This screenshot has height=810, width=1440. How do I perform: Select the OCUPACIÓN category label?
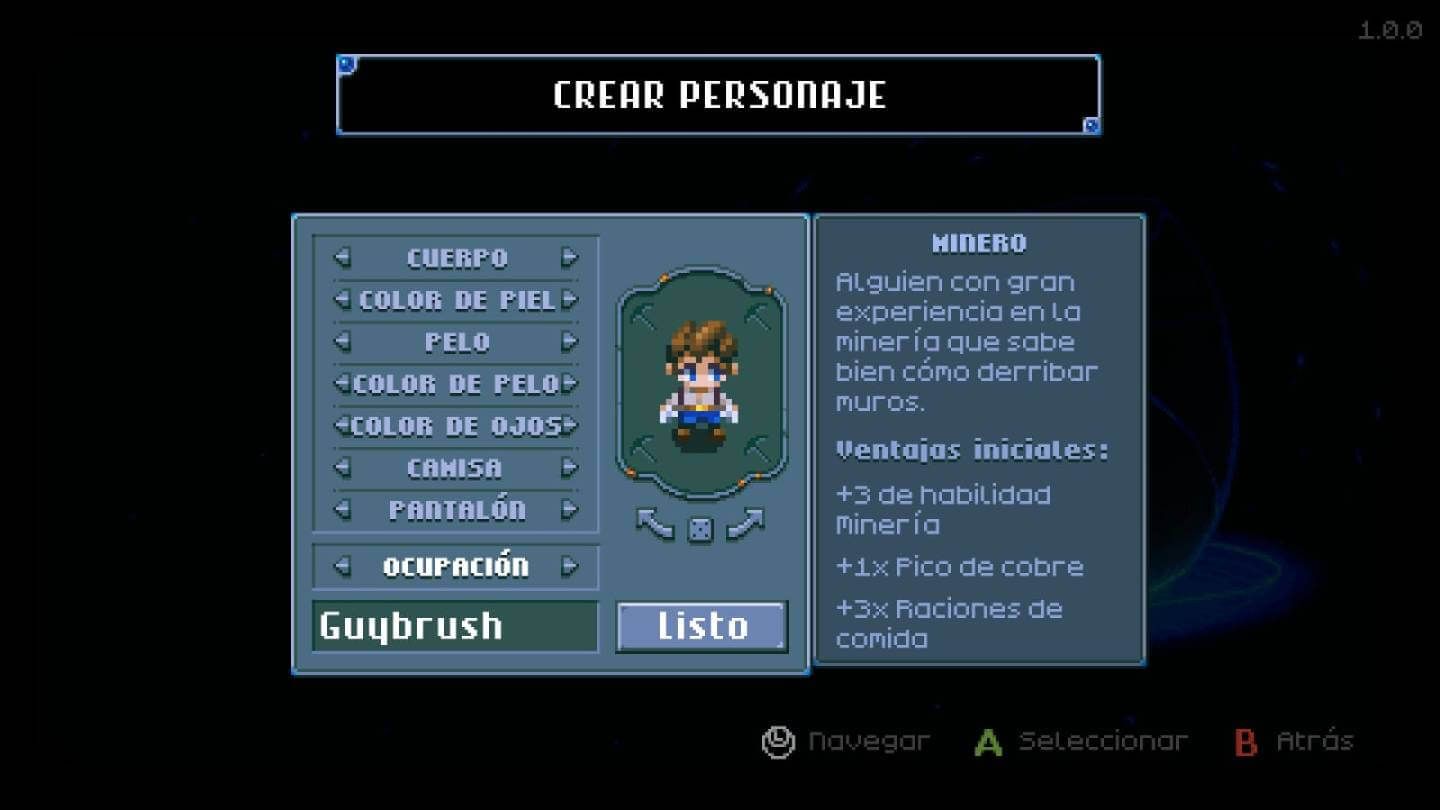tap(456, 567)
